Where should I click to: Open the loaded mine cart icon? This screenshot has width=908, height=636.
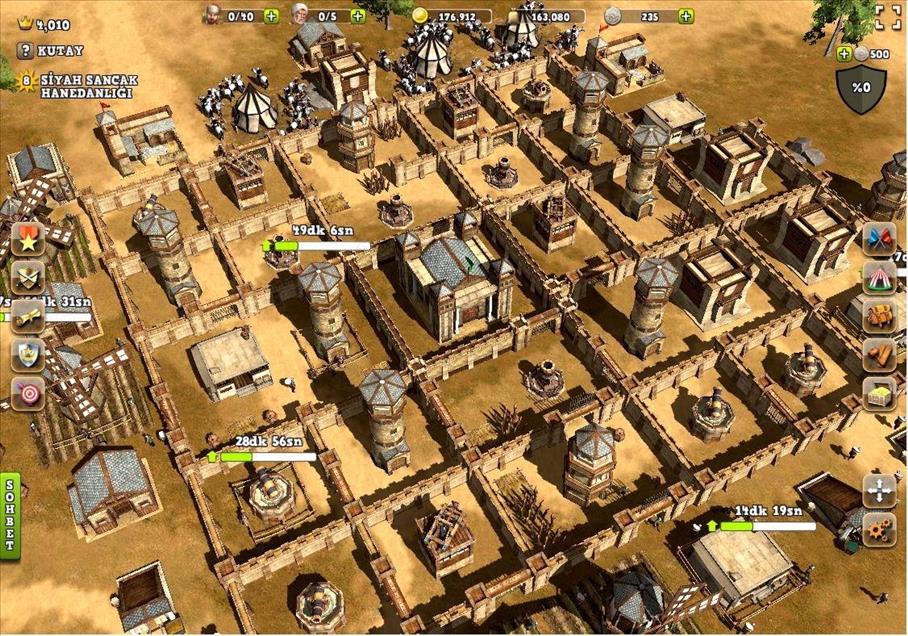pos(879,393)
